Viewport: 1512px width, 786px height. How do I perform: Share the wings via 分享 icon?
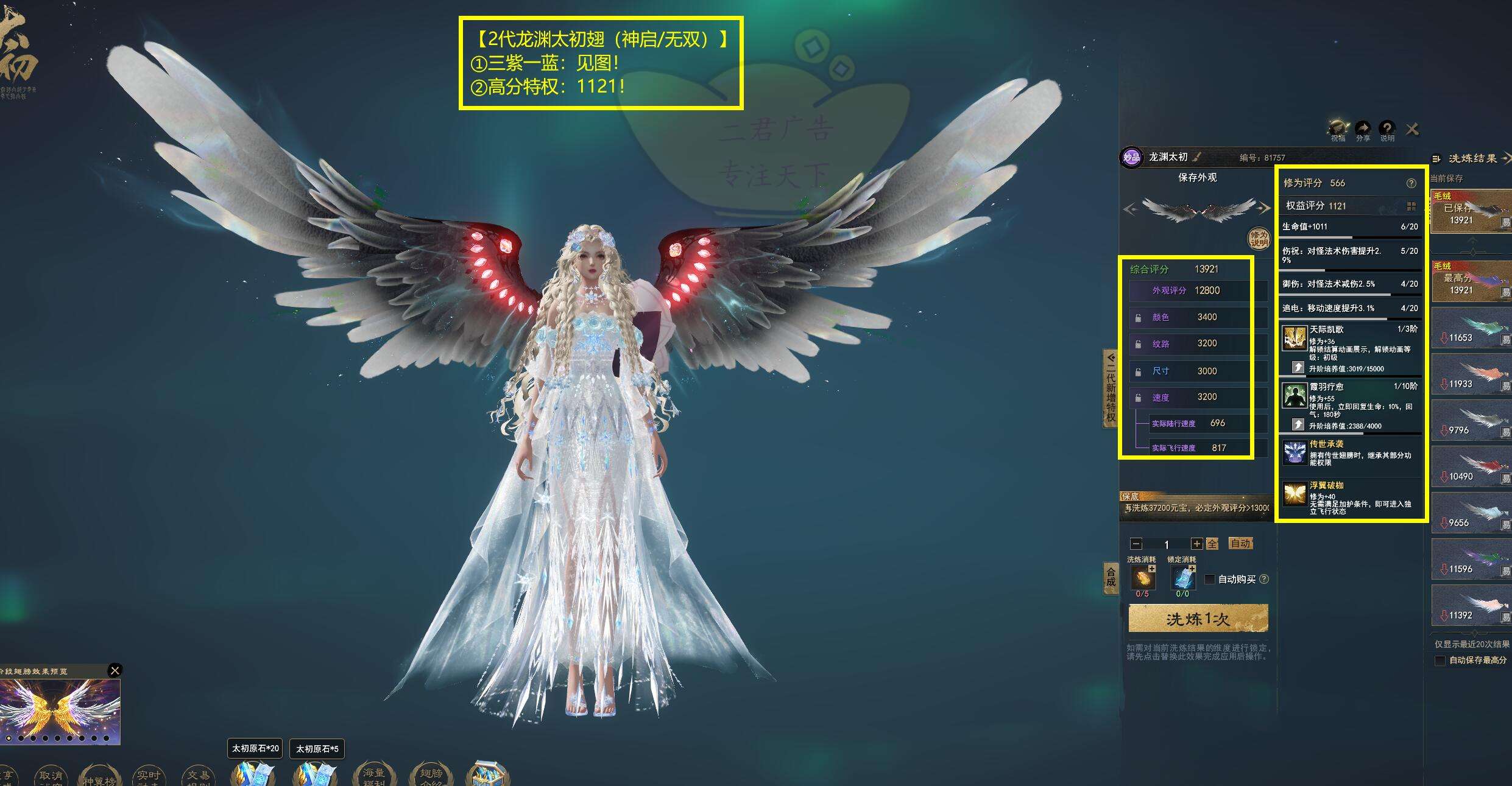tap(1363, 129)
